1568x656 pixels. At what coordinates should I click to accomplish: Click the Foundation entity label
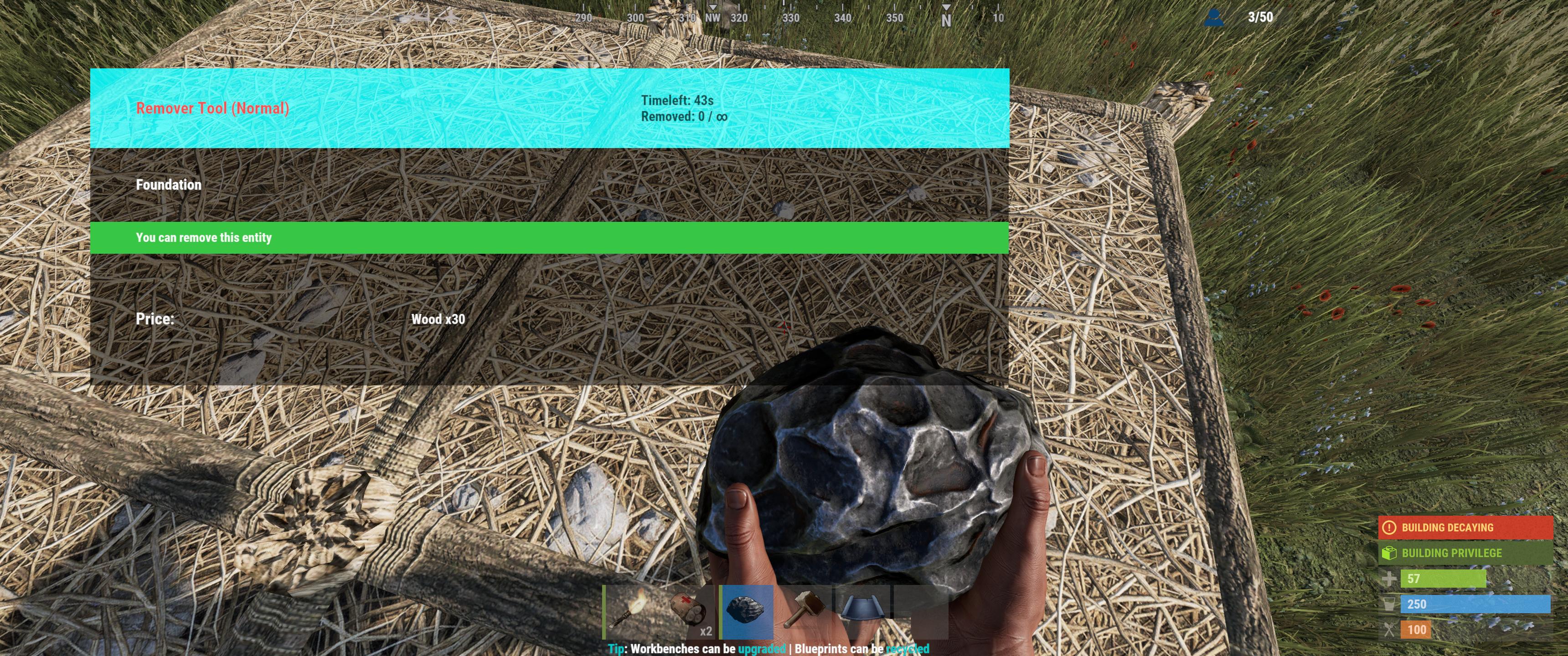tap(169, 184)
